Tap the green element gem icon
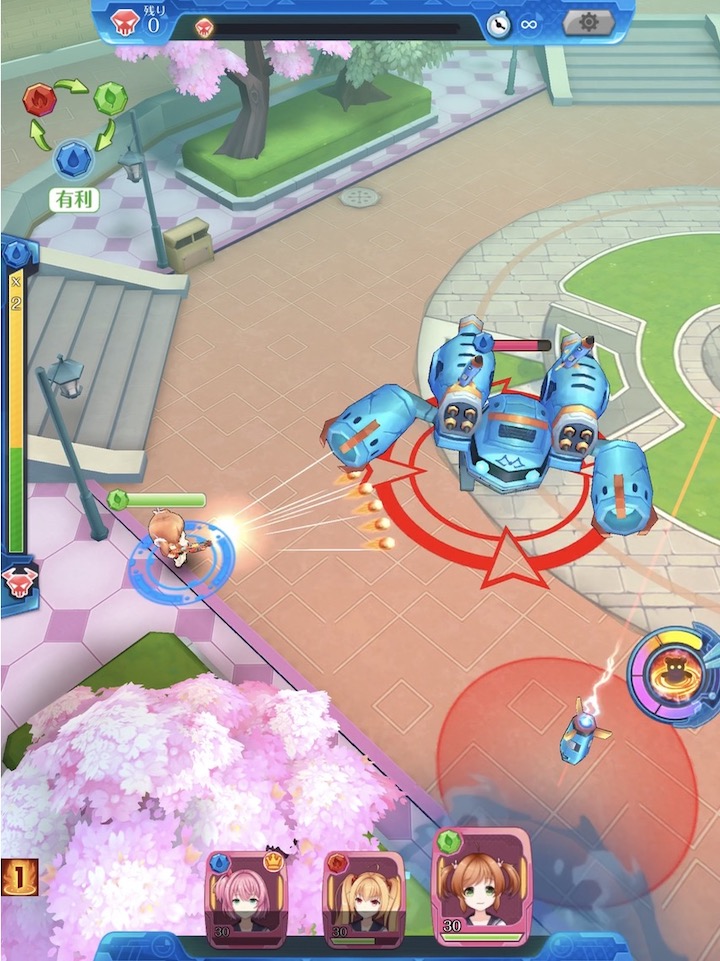 tap(110, 98)
